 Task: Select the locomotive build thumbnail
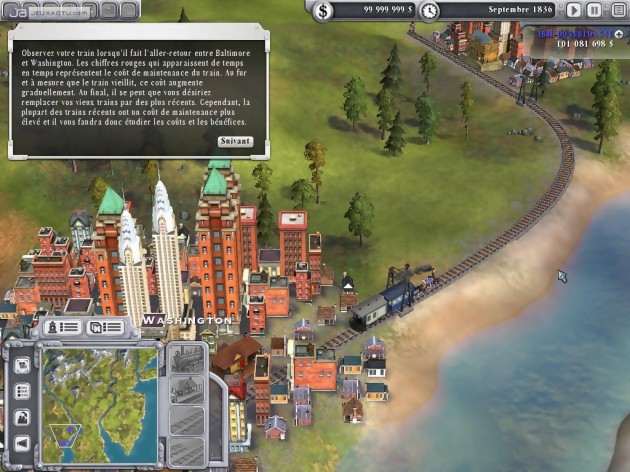click(185, 360)
